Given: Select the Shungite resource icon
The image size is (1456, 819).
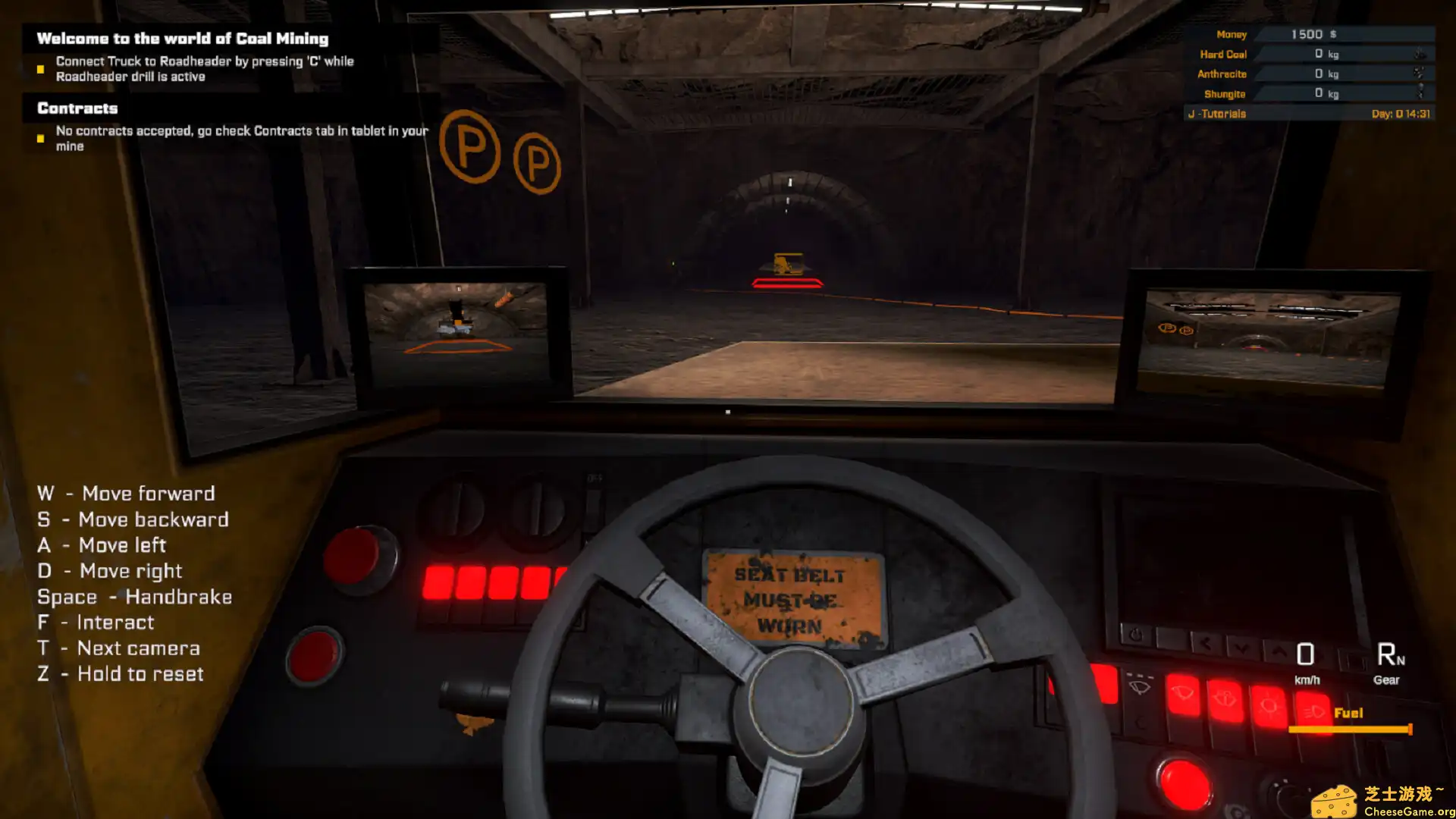Looking at the screenshot, I should [1420, 93].
